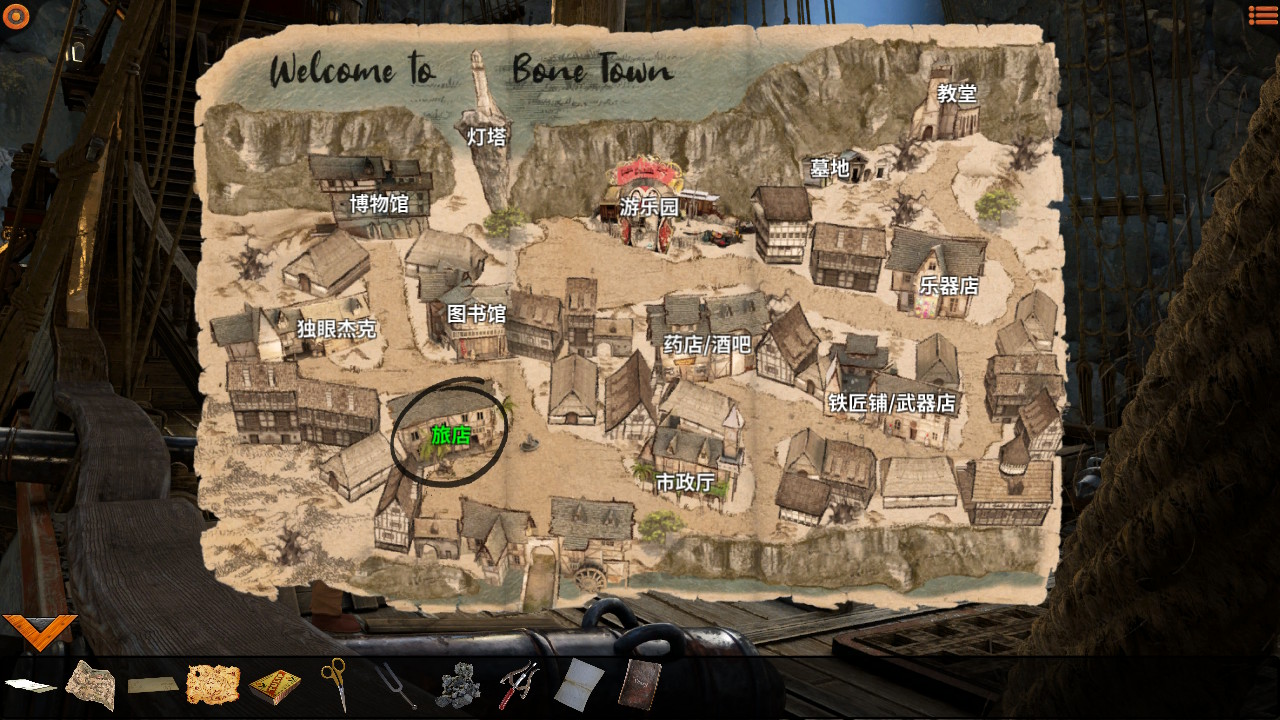Pick the matchbox from the inventory
Screen dimensions: 1280x720
point(274,686)
